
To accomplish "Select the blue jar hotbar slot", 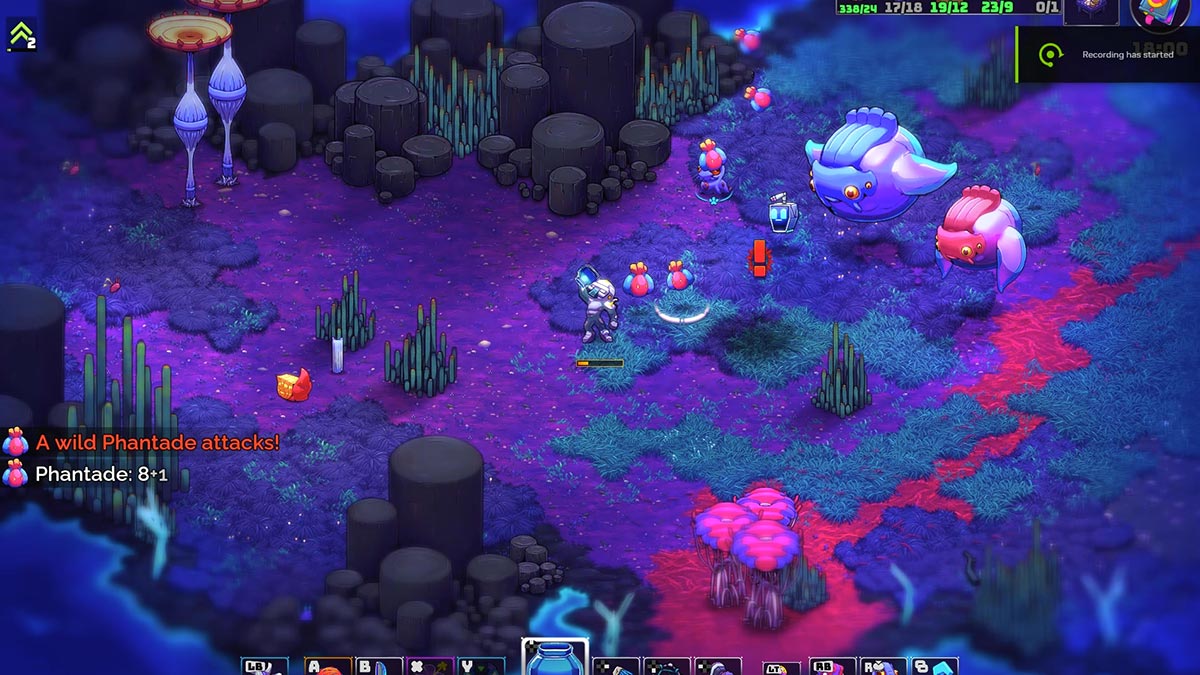I will pyautogui.click(x=554, y=658).
